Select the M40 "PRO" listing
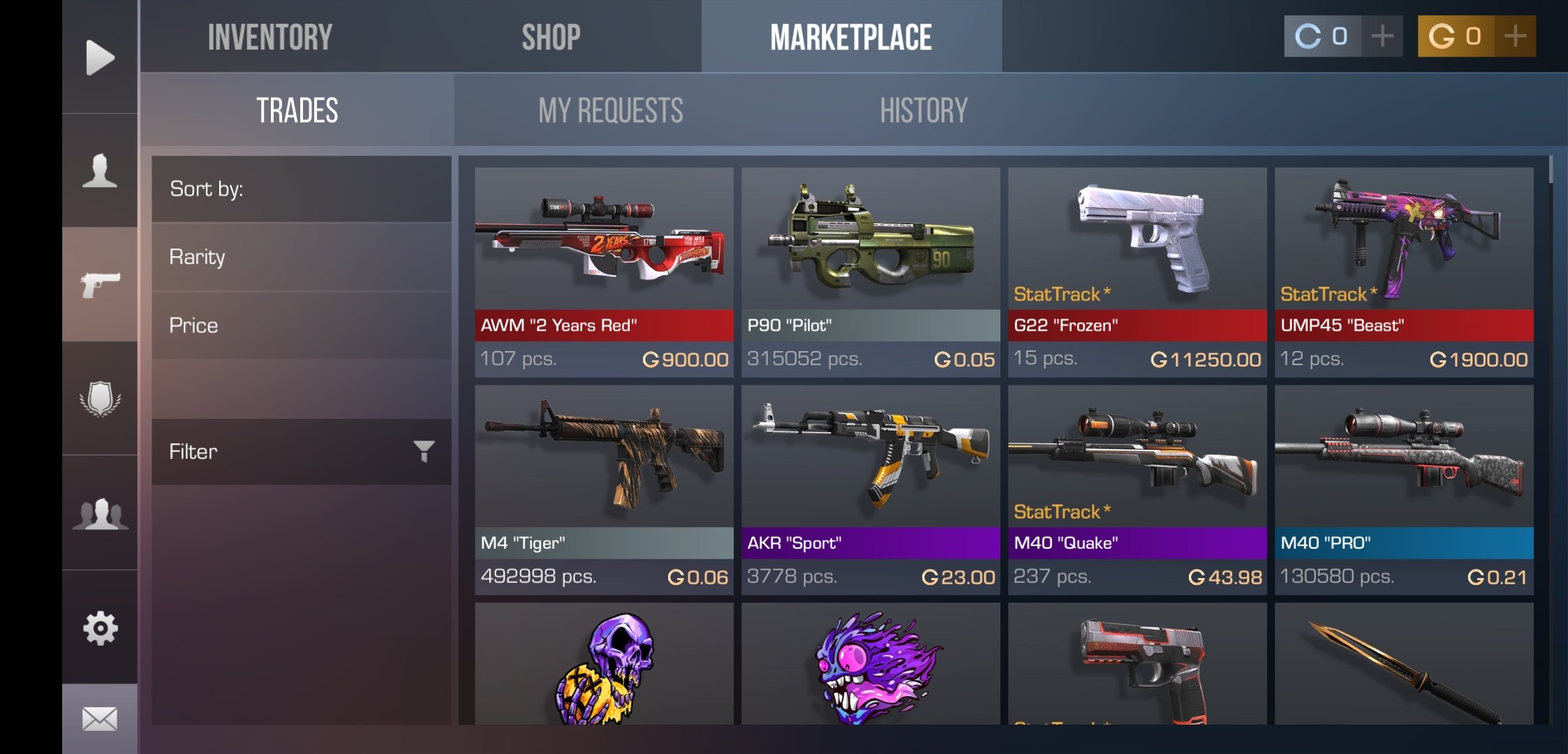The height and width of the screenshot is (754, 1568). 1404,490
